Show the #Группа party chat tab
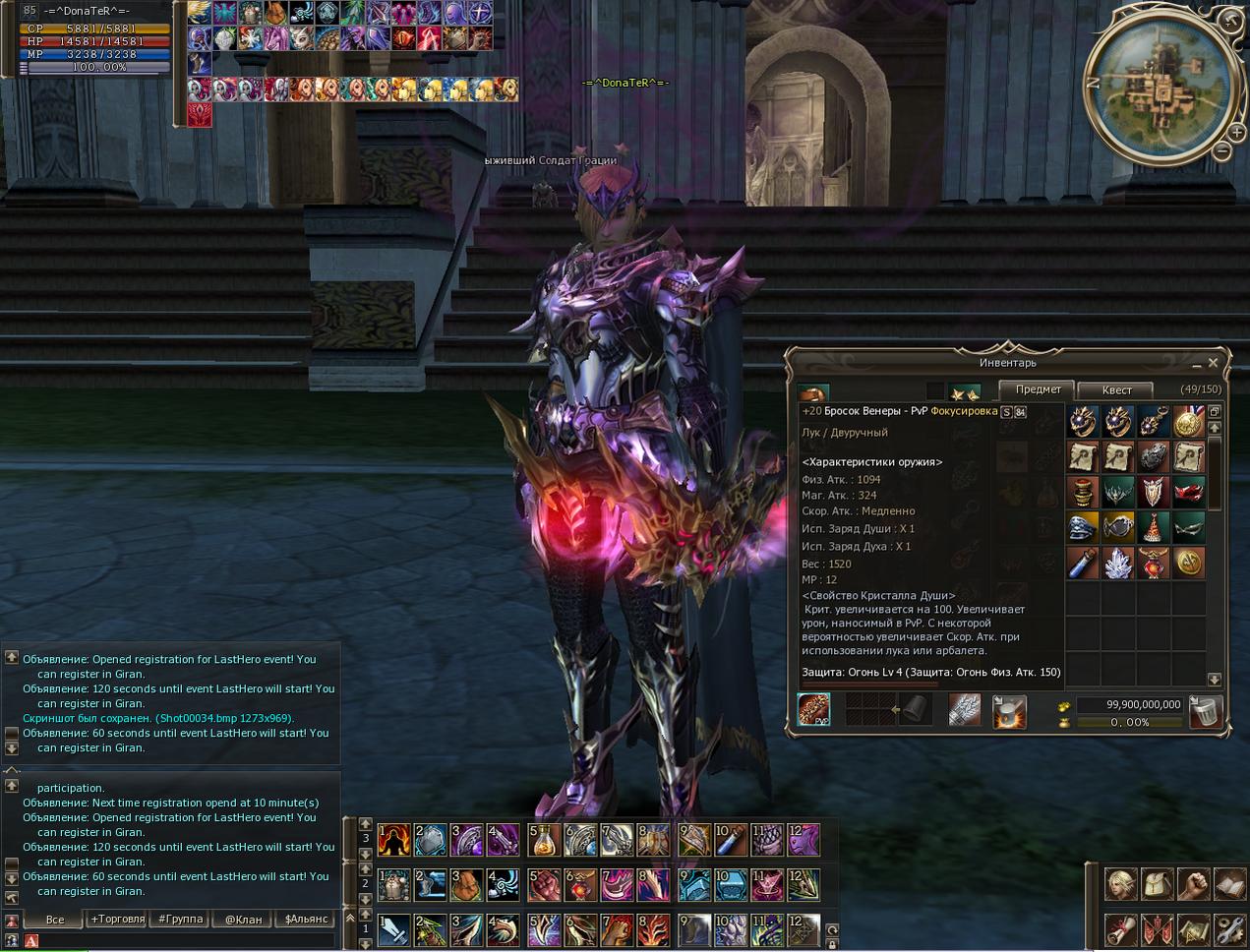 pos(181,920)
